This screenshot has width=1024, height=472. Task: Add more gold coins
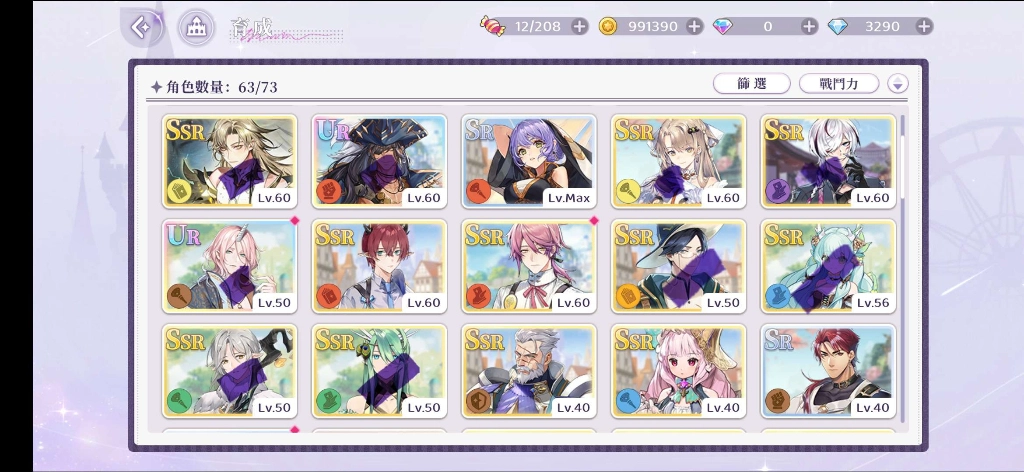(x=694, y=27)
